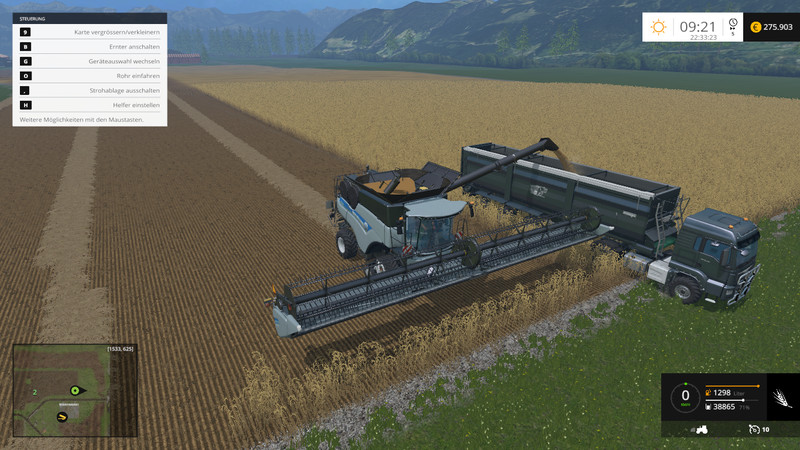Click the tractor vehicle icon
This screenshot has height=450, width=800.
(702, 429)
